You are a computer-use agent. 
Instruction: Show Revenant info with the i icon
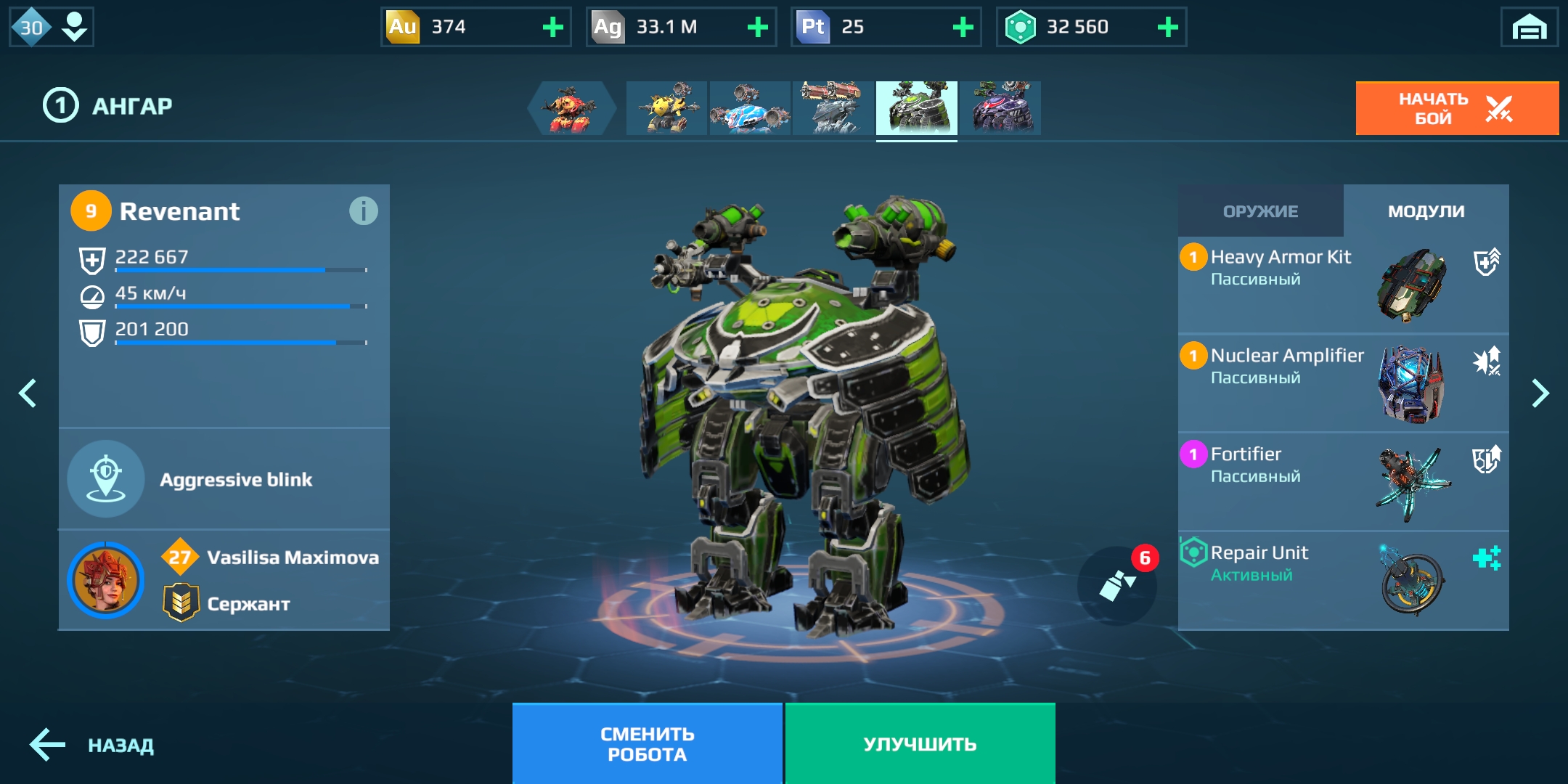click(x=363, y=211)
